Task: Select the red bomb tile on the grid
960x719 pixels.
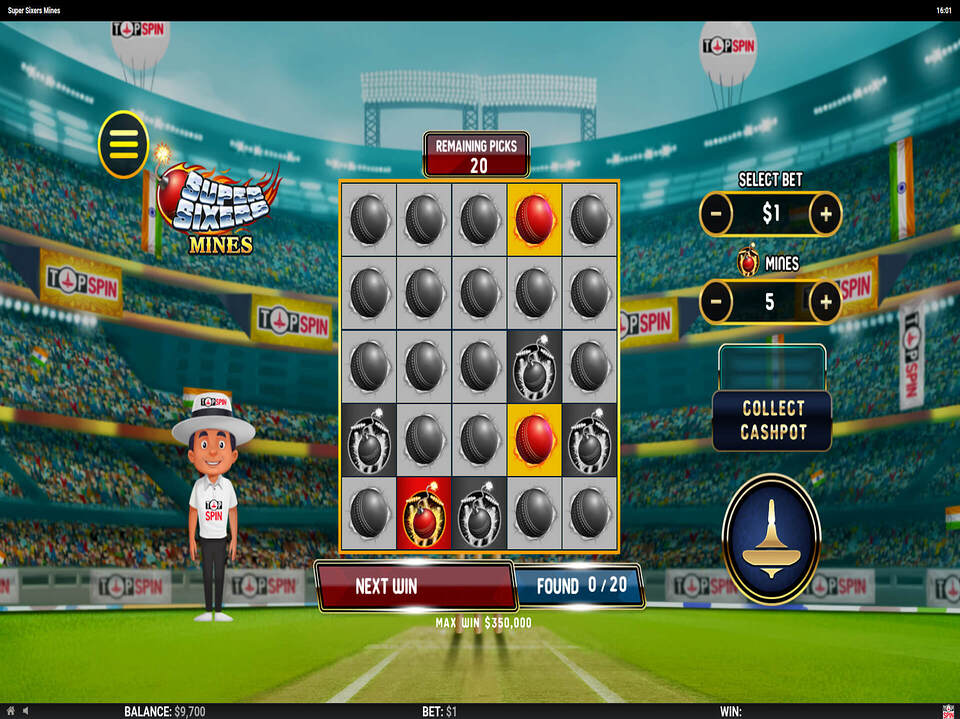Action: click(x=424, y=514)
